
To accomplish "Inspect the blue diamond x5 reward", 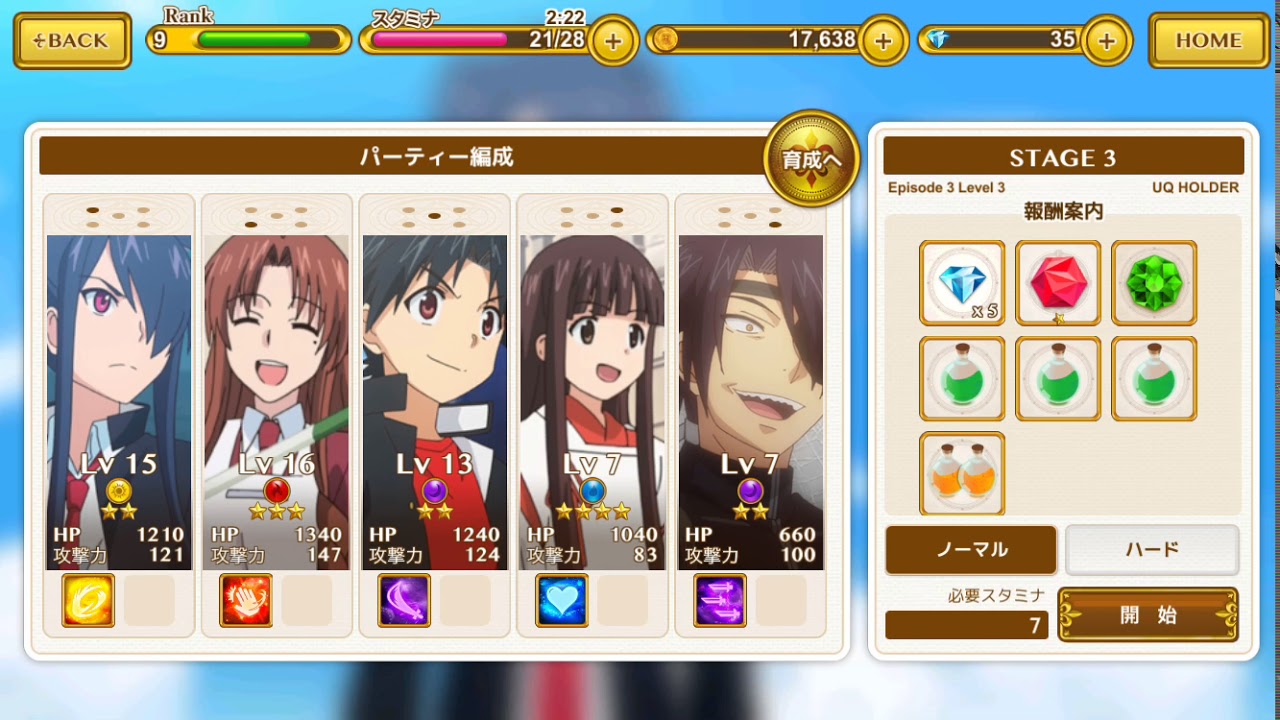I will click(x=962, y=283).
